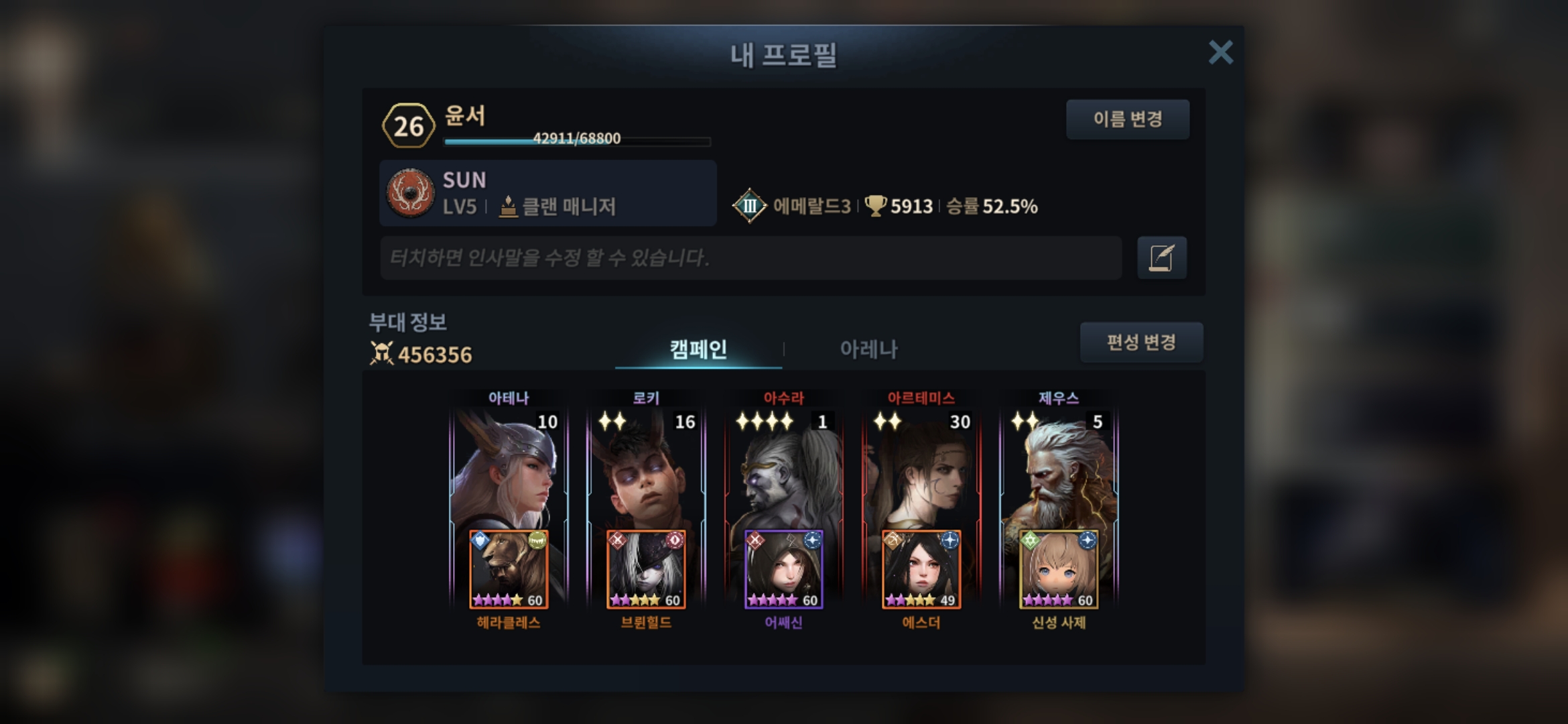Screen dimensions: 1568x724
Task: Click the 이름 변경 button
Action: [1128, 119]
